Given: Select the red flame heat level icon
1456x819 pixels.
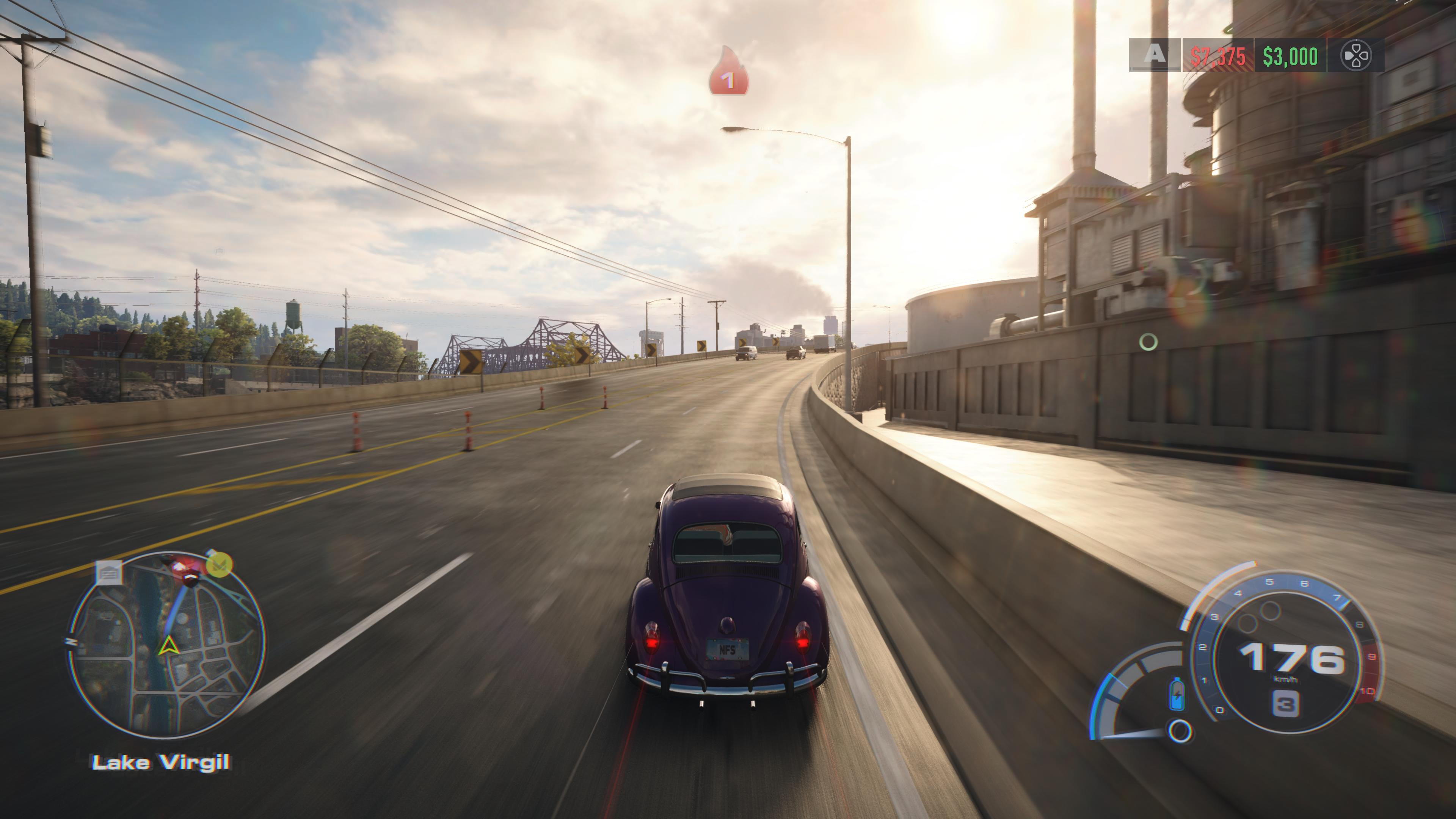Looking at the screenshot, I should coord(728,72).
